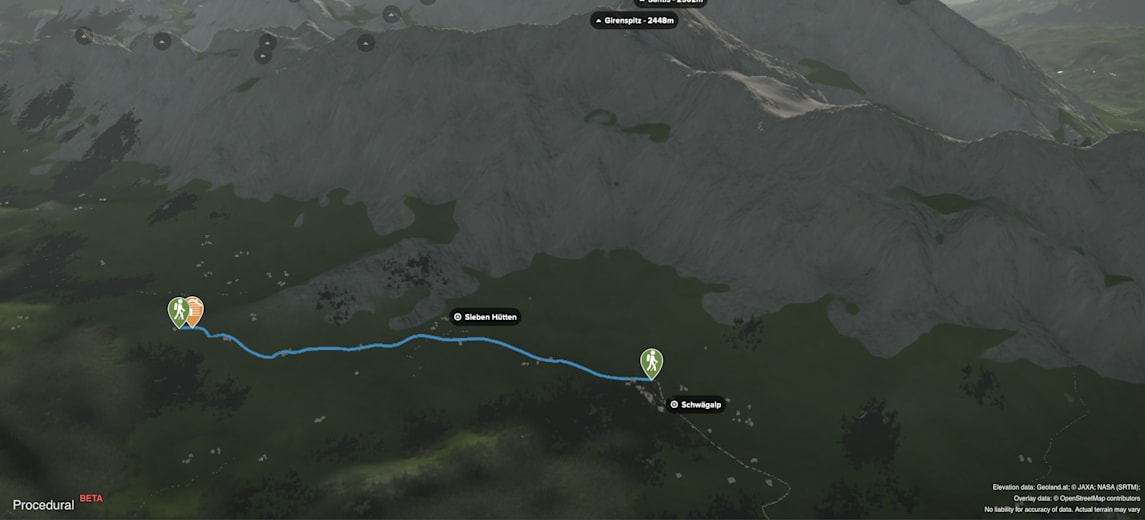Image resolution: width=1145 pixels, height=520 pixels.
Task: Select the green hiker pin near Schwägalp
Action: (x=651, y=362)
